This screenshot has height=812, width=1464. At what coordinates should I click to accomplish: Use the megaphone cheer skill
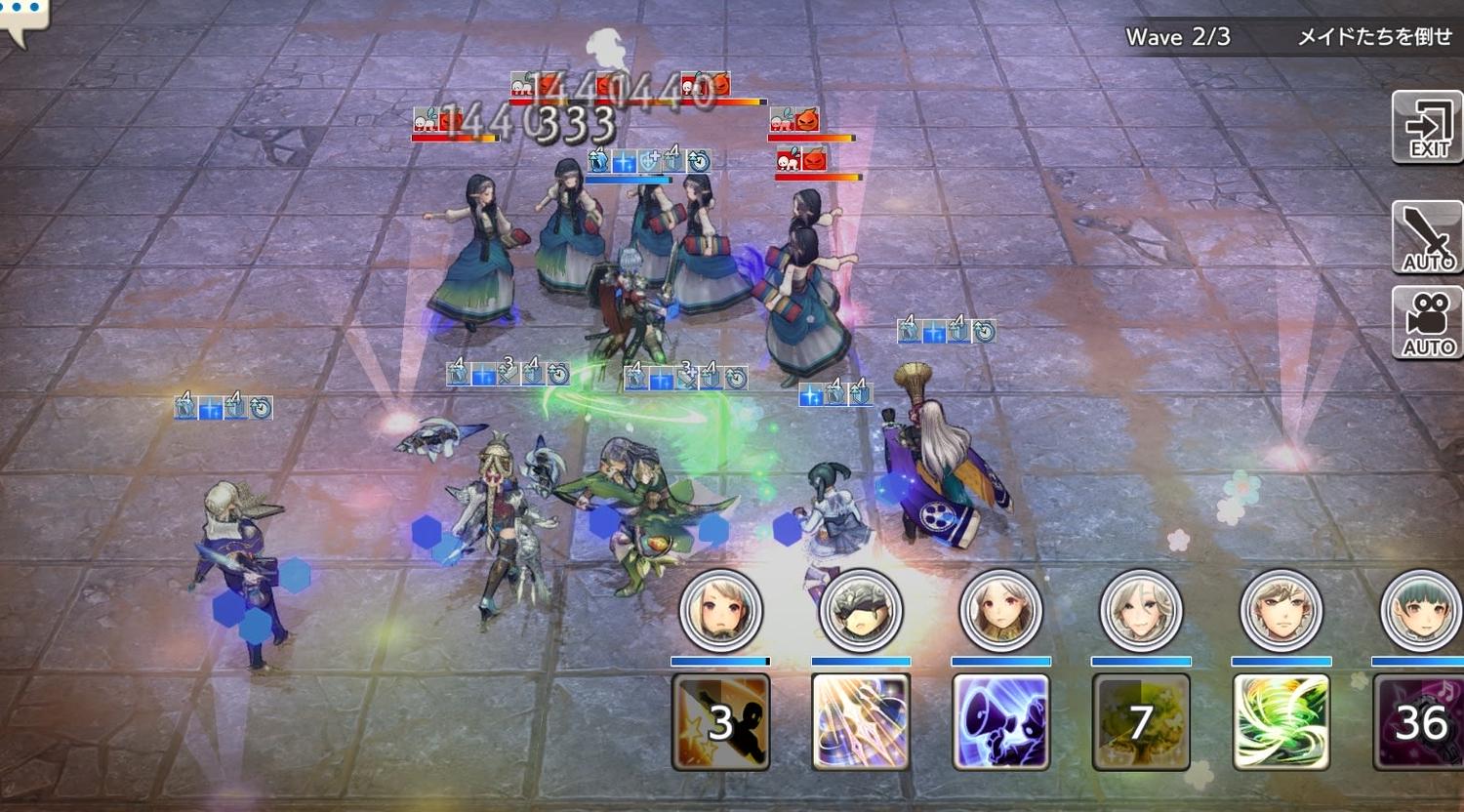coord(1001,722)
